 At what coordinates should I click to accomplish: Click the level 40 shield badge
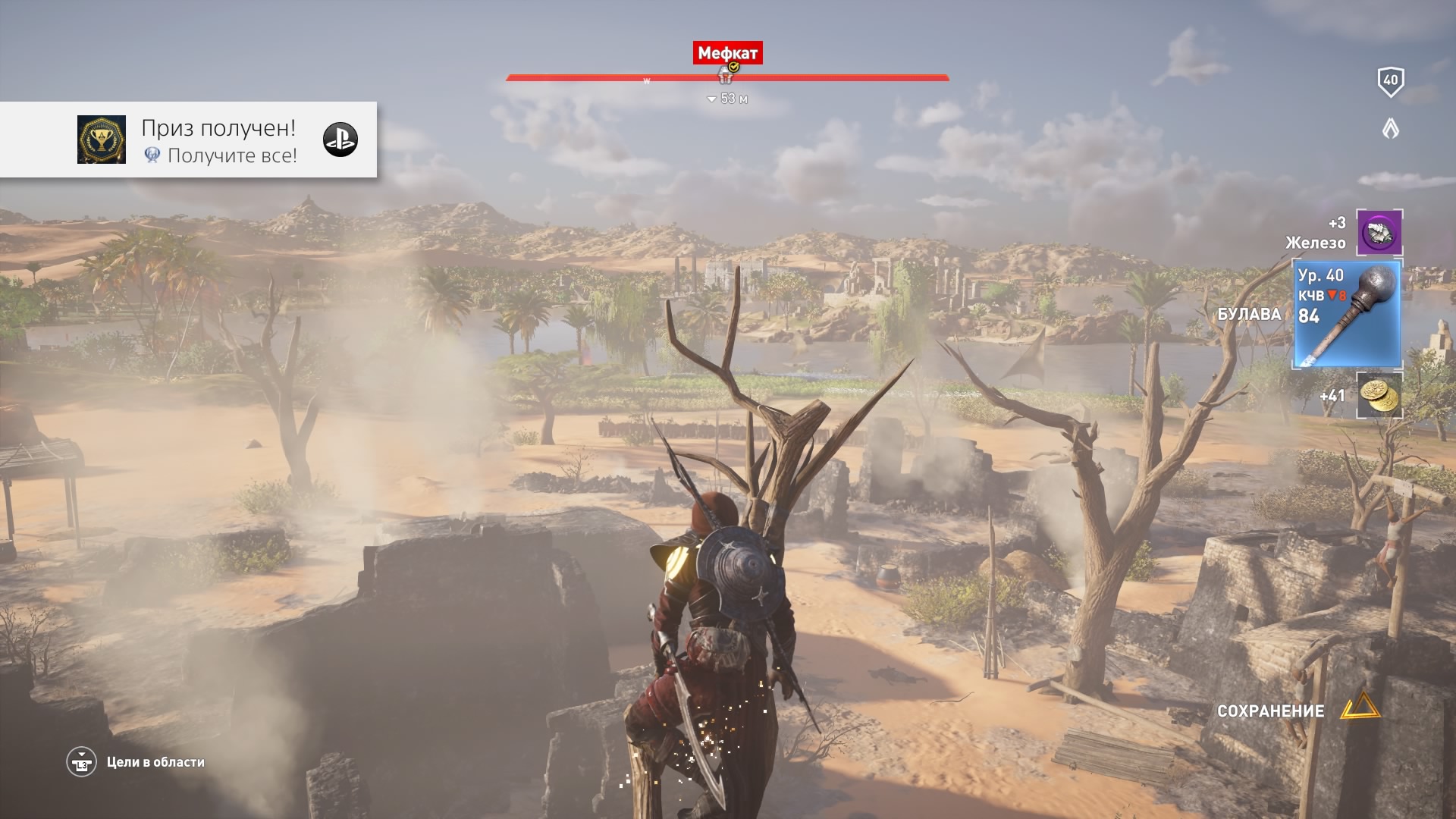[1390, 80]
